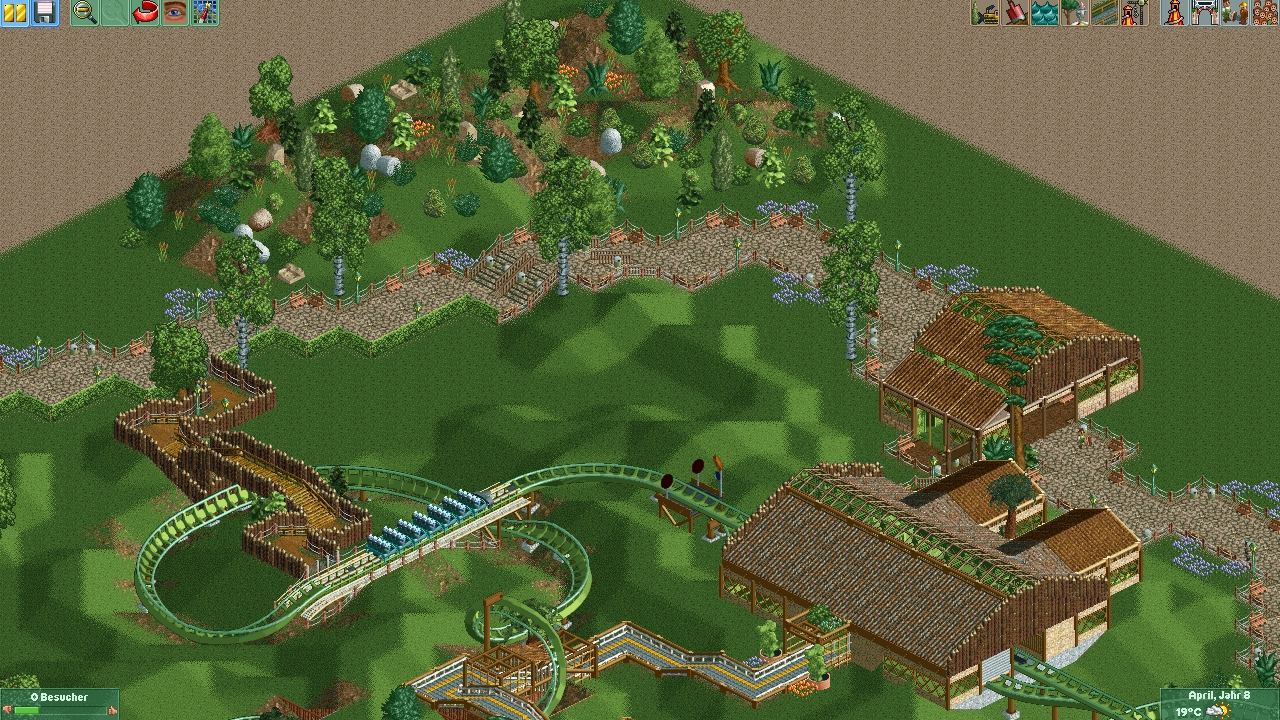Open view options via the eye icon

click(175, 12)
